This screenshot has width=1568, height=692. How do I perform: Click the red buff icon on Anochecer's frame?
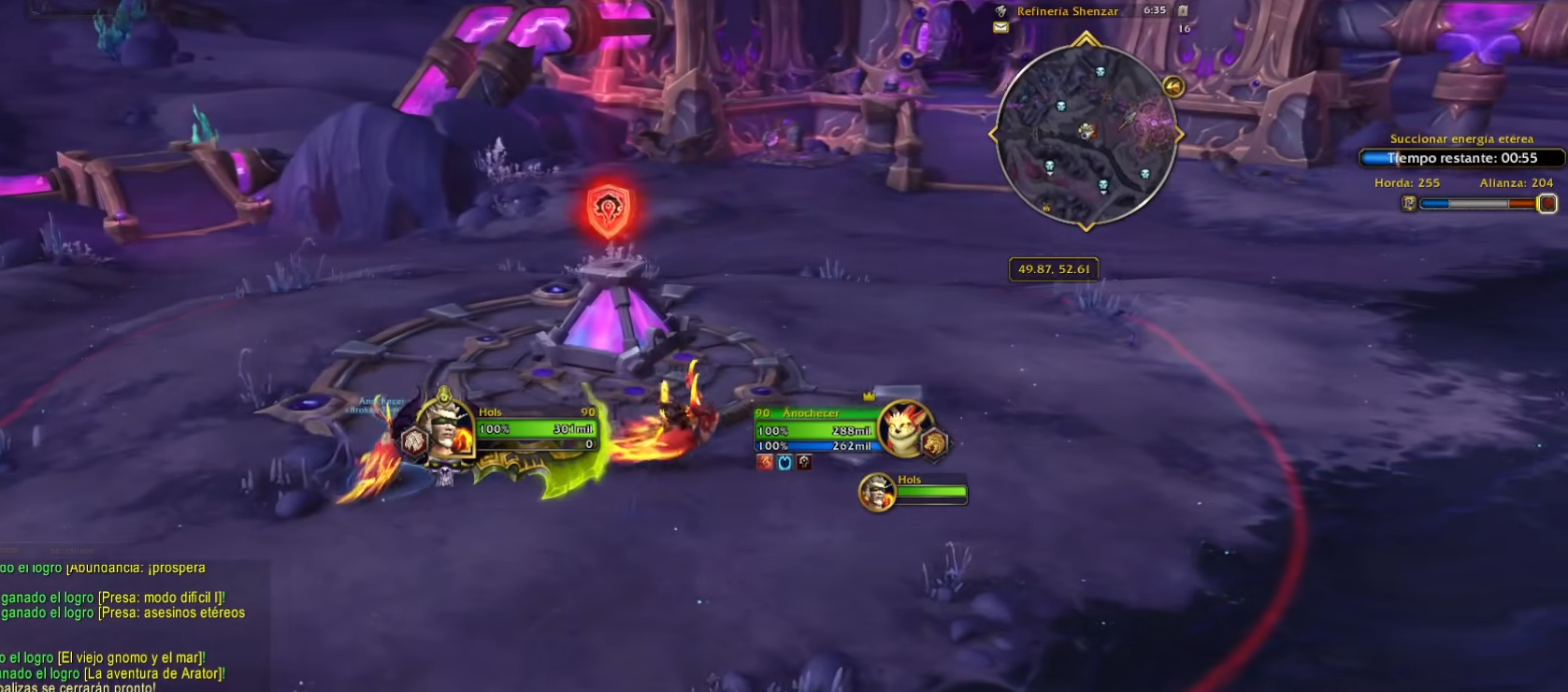764,461
